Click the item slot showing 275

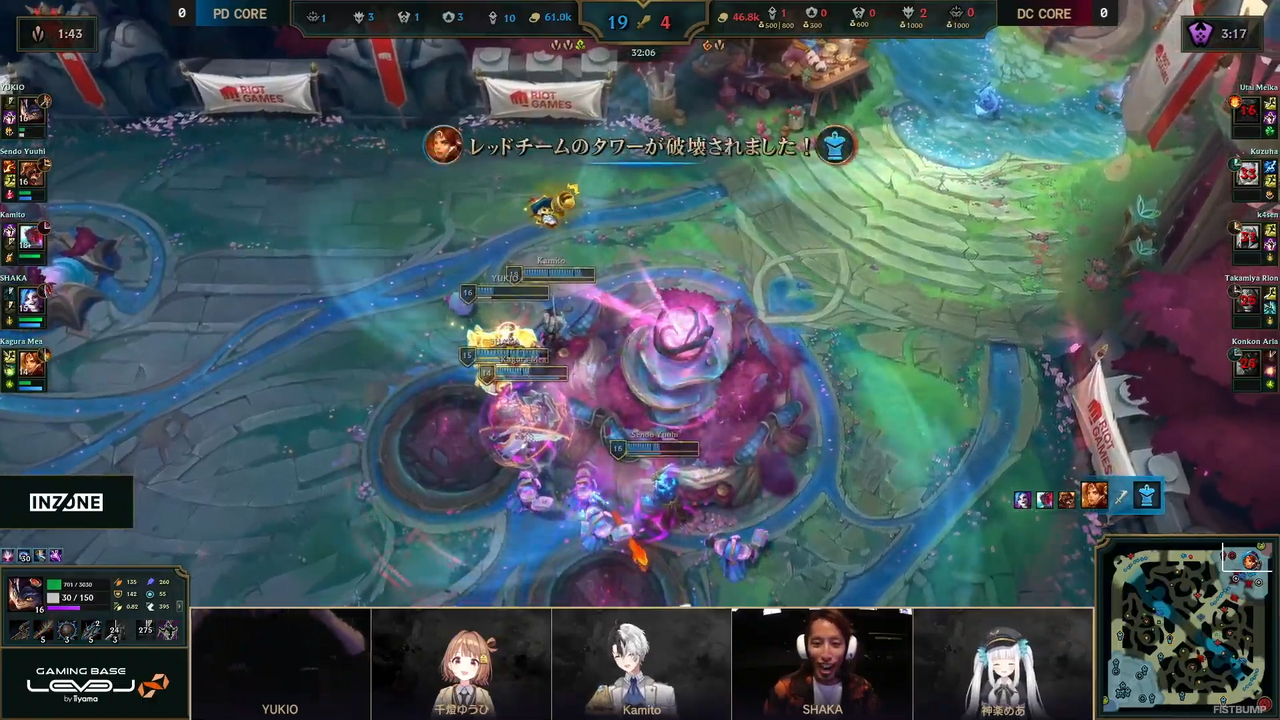coord(143,630)
